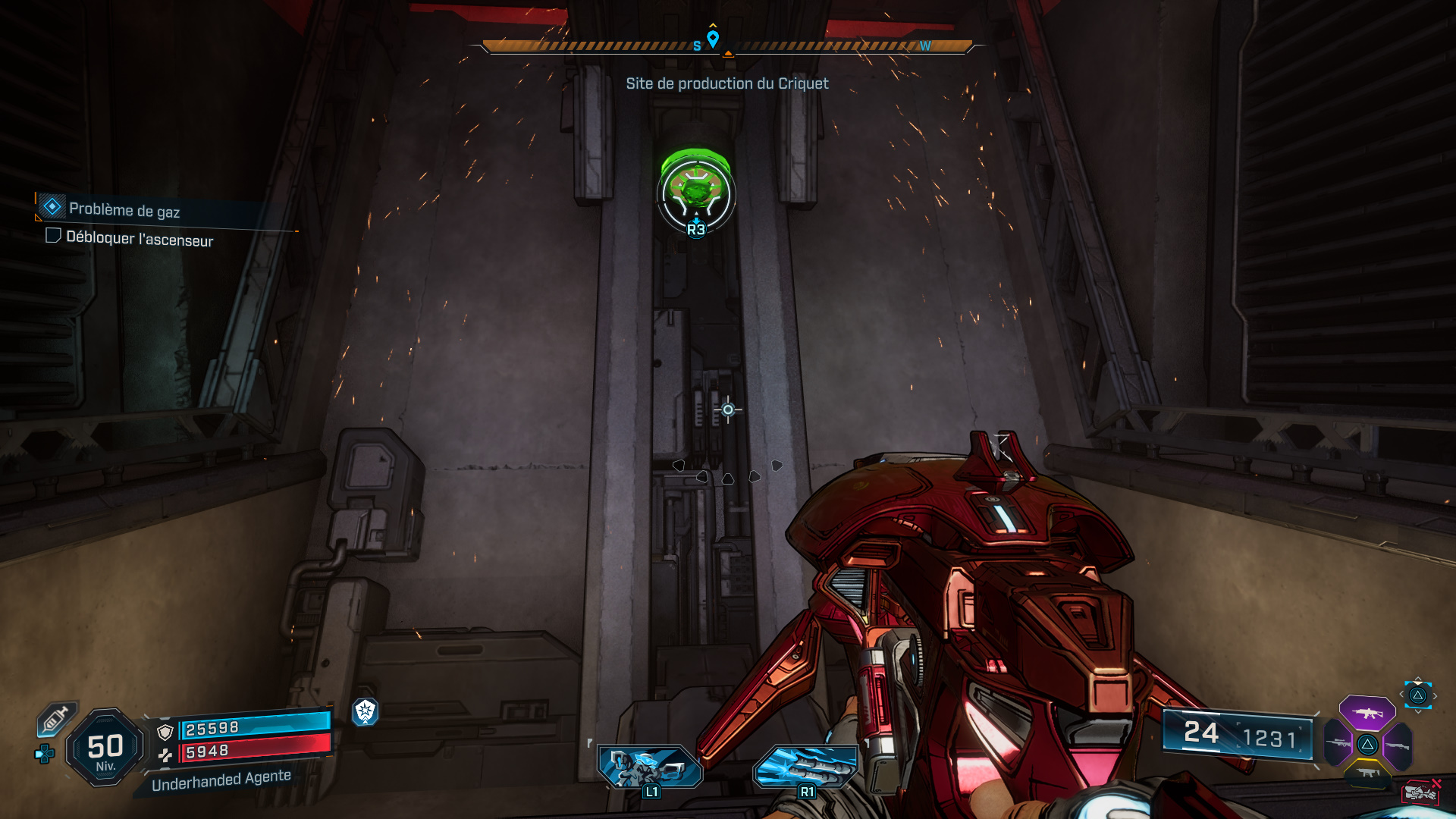Image resolution: width=1456 pixels, height=819 pixels.
Task: Click the L1 action skill icon
Action: coord(651,768)
